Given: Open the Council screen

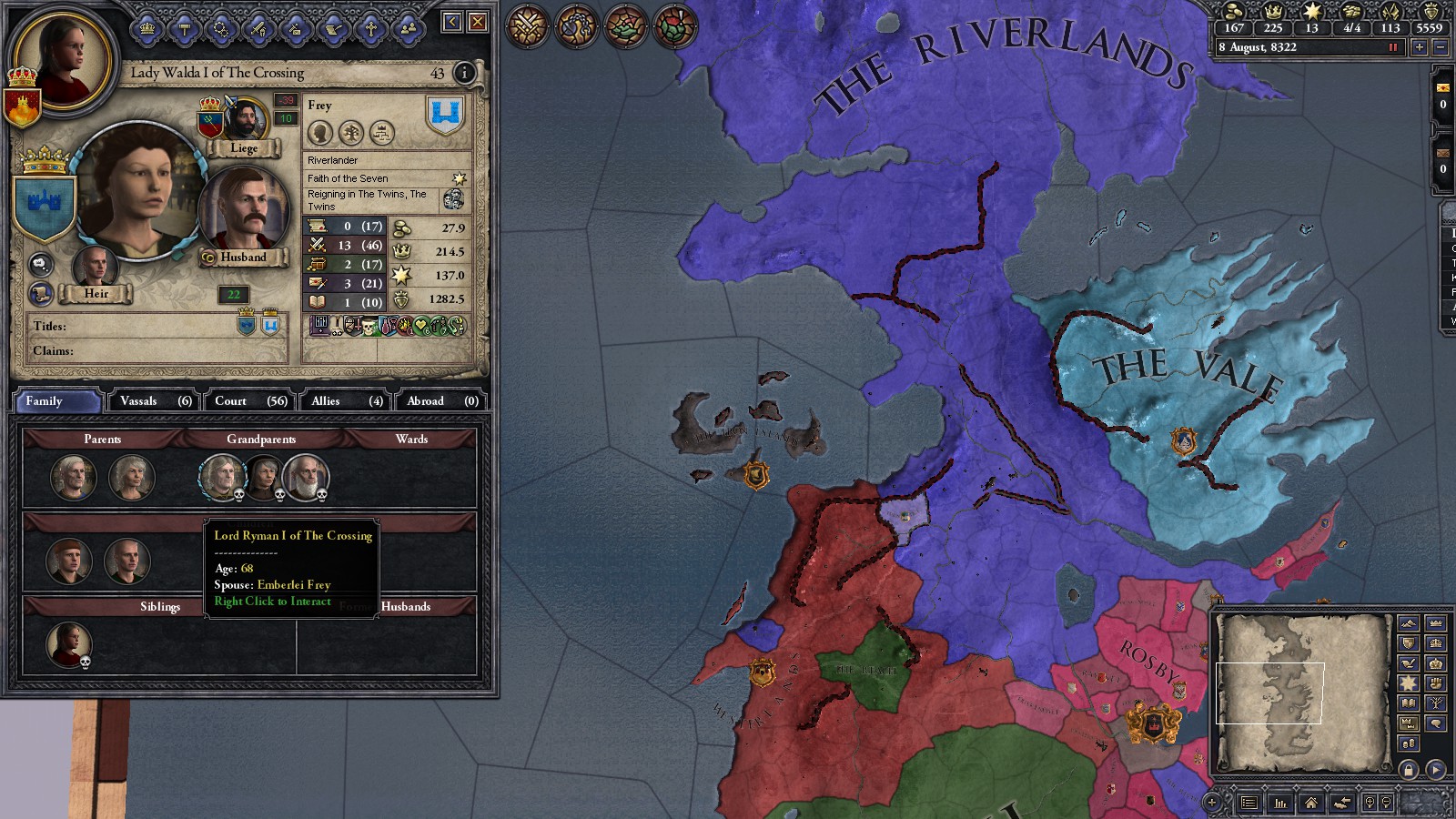Looking at the screenshot, I should 147,27.
